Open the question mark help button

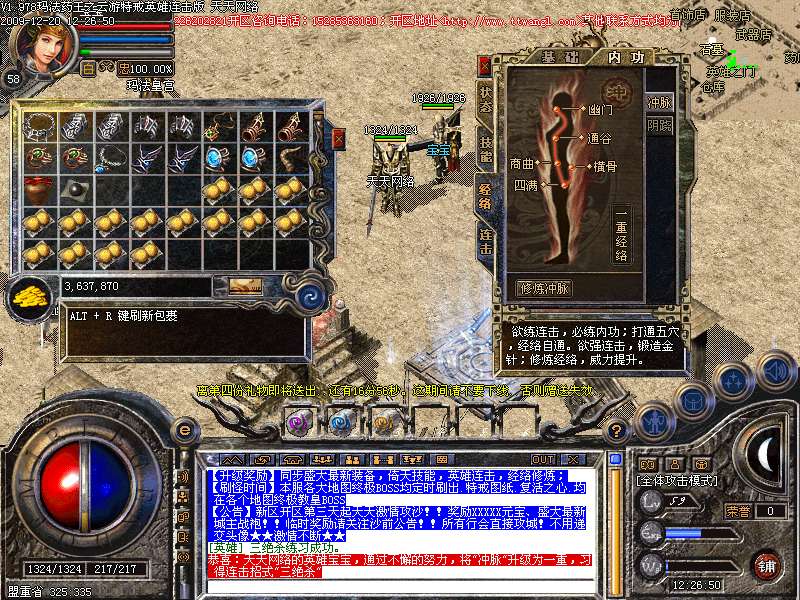tap(618, 430)
